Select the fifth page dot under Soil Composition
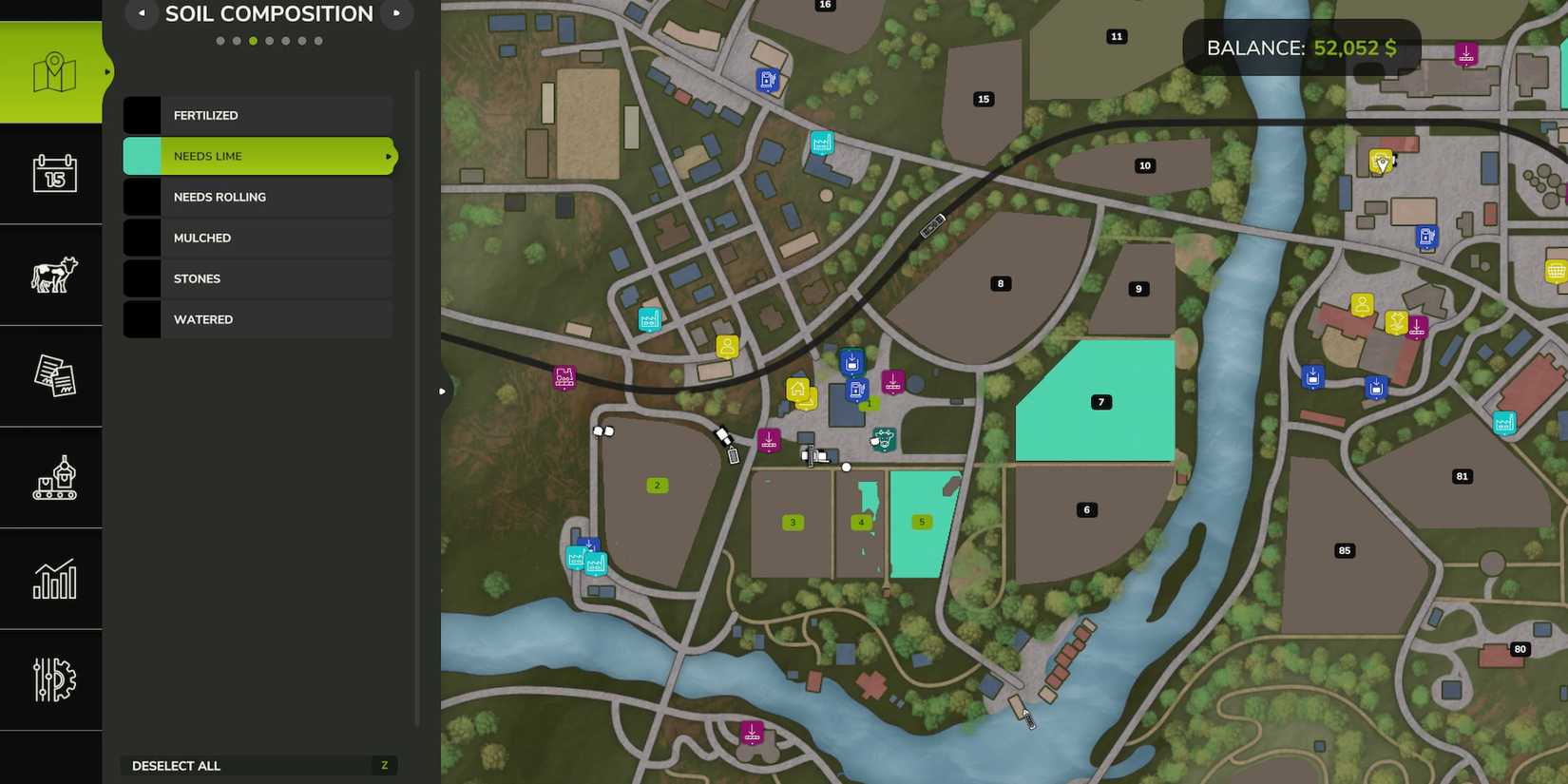This screenshot has width=1568, height=784. (285, 40)
